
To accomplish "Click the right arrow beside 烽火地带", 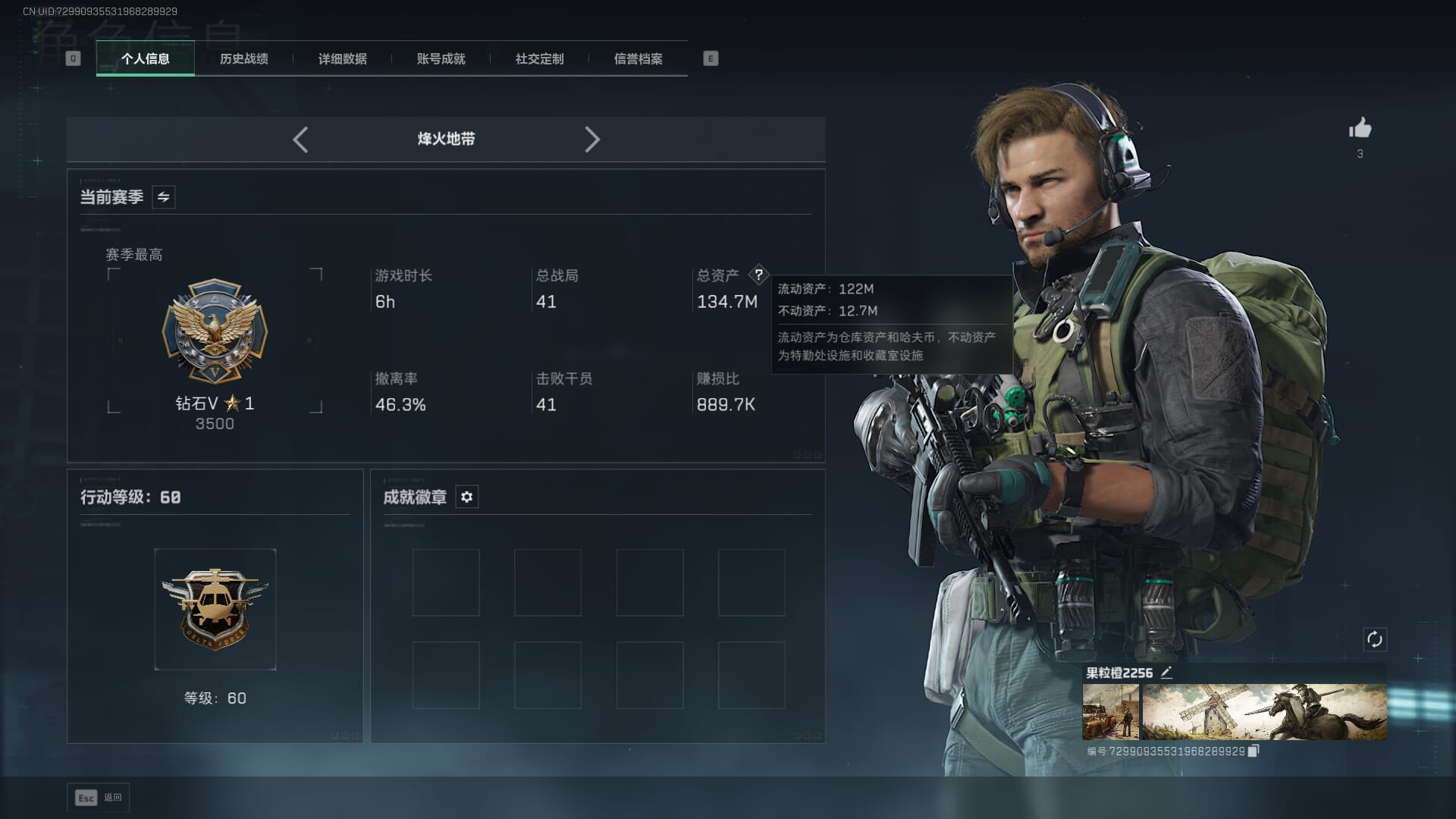I will coord(592,140).
